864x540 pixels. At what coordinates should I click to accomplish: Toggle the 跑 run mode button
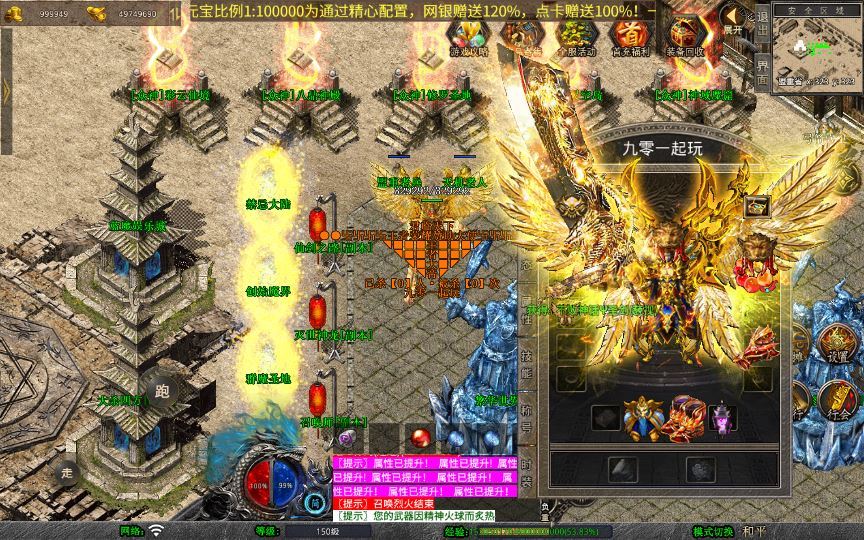162,392
